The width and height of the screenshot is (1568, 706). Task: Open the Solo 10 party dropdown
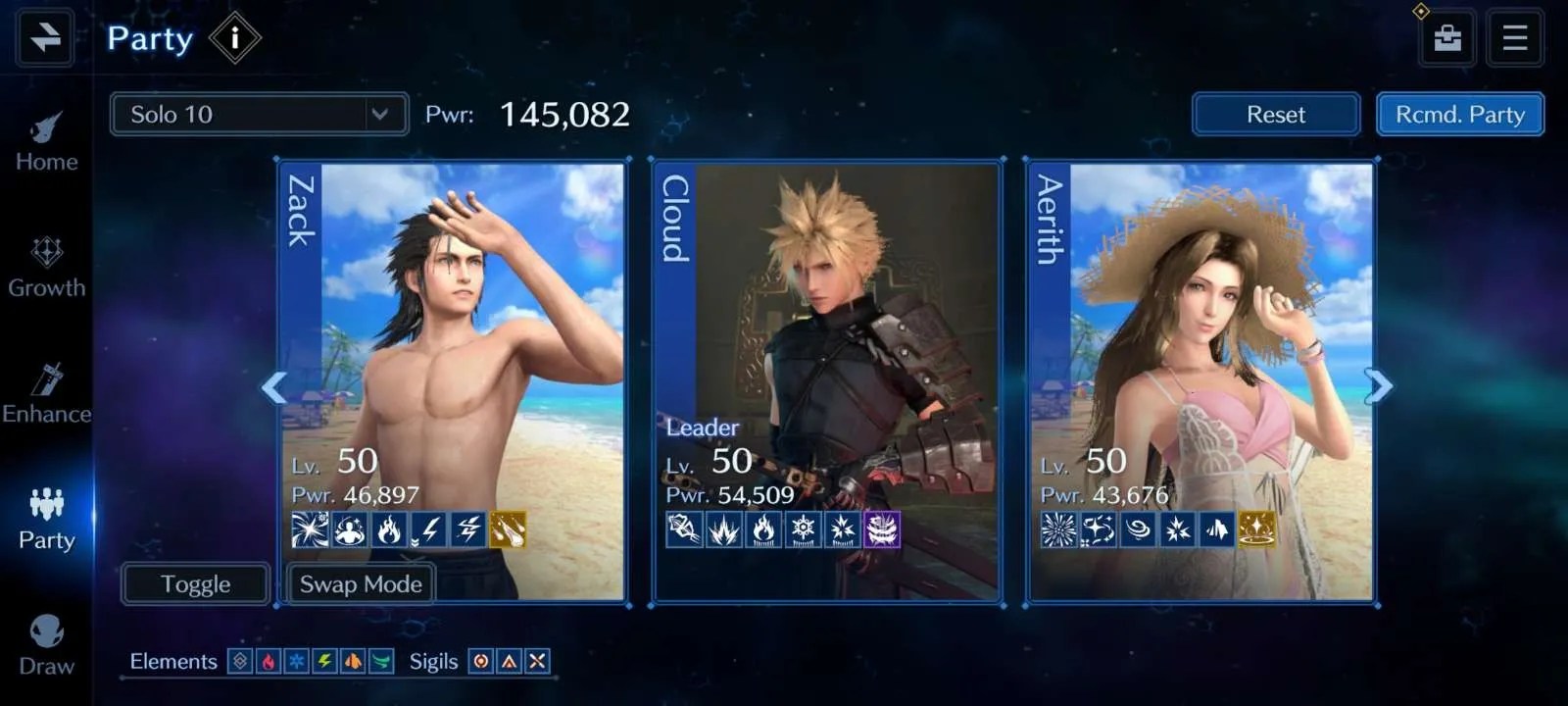pyautogui.click(x=259, y=115)
